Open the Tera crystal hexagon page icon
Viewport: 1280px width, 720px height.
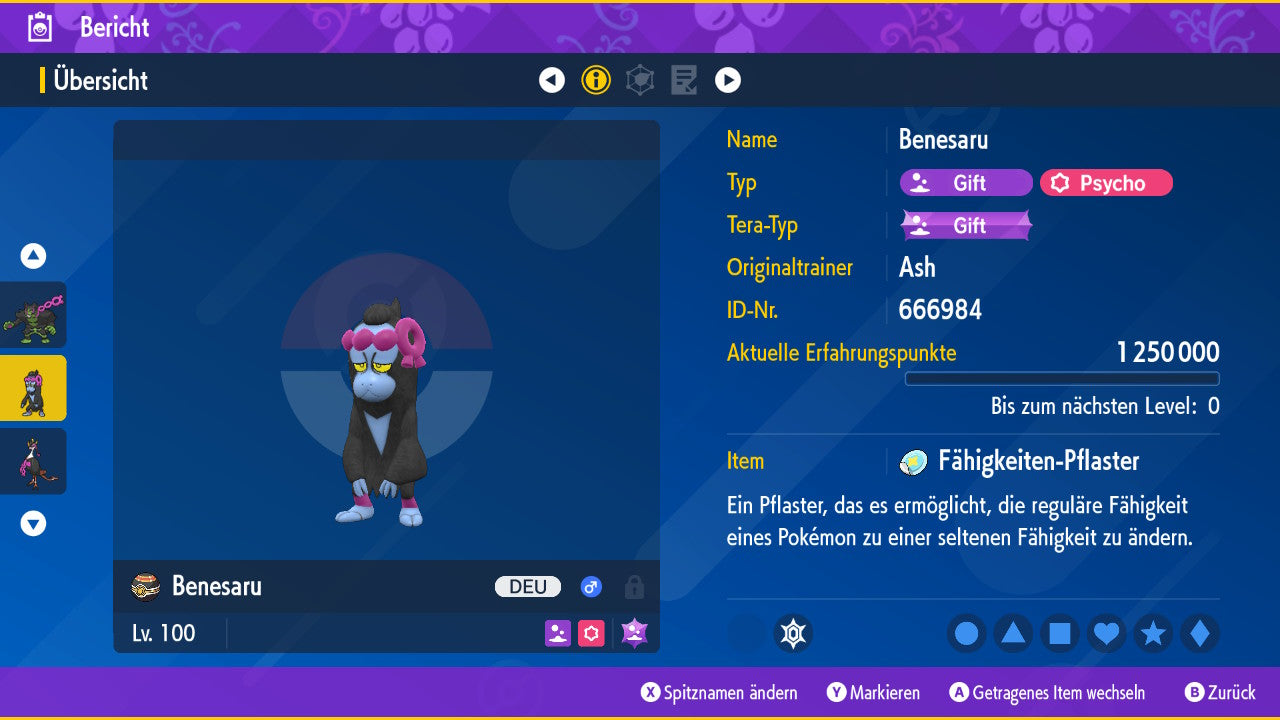[x=640, y=80]
